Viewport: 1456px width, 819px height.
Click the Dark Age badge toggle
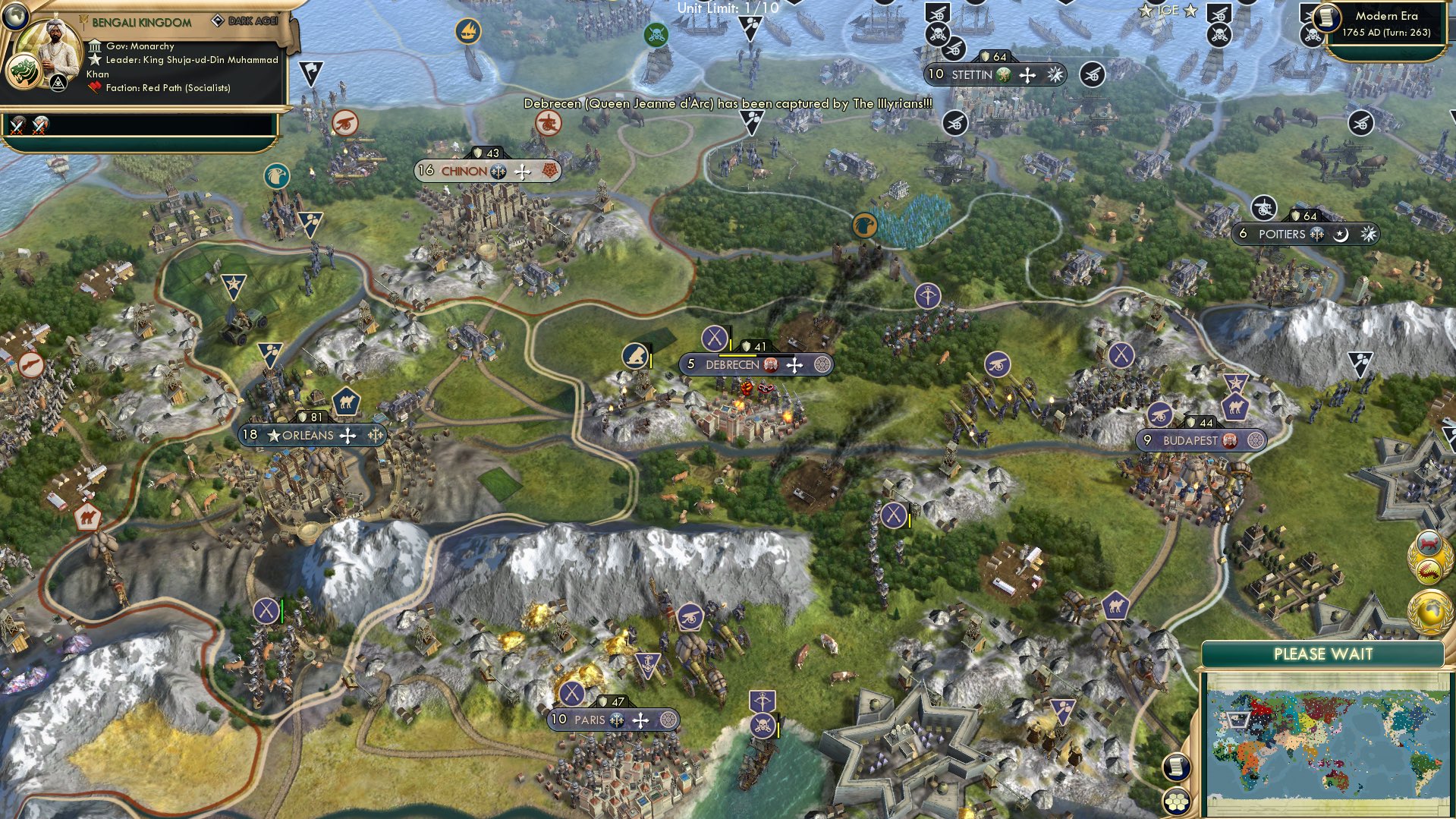tap(246, 21)
